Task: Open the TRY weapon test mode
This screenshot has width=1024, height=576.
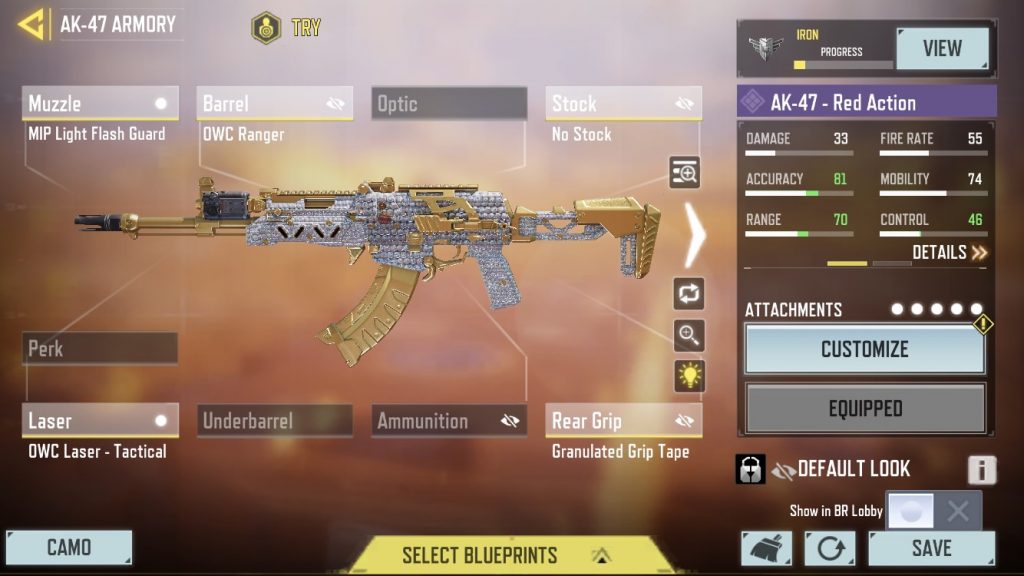Action: point(288,27)
